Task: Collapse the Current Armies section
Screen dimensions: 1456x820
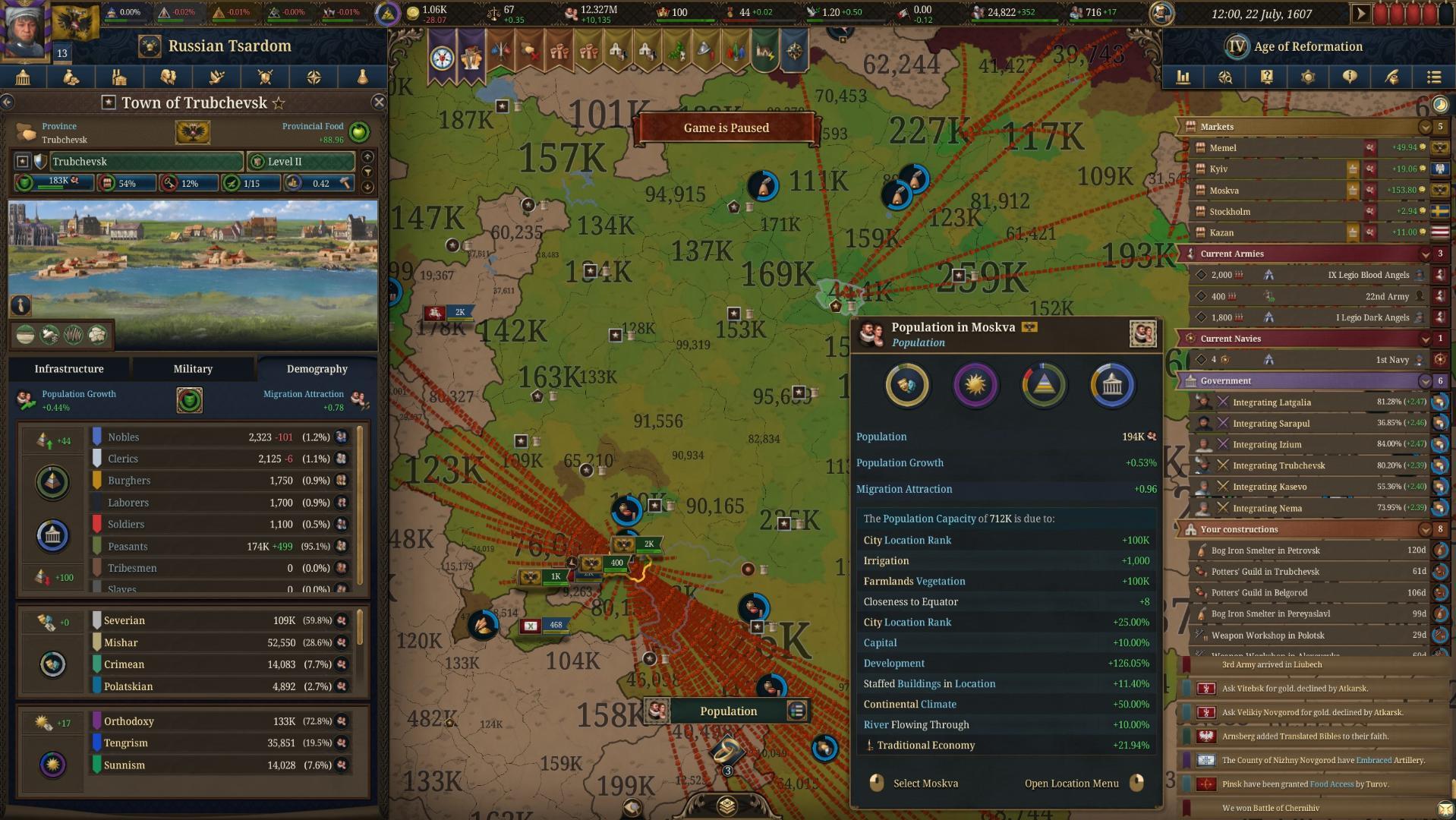Action: (x=1425, y=254)
